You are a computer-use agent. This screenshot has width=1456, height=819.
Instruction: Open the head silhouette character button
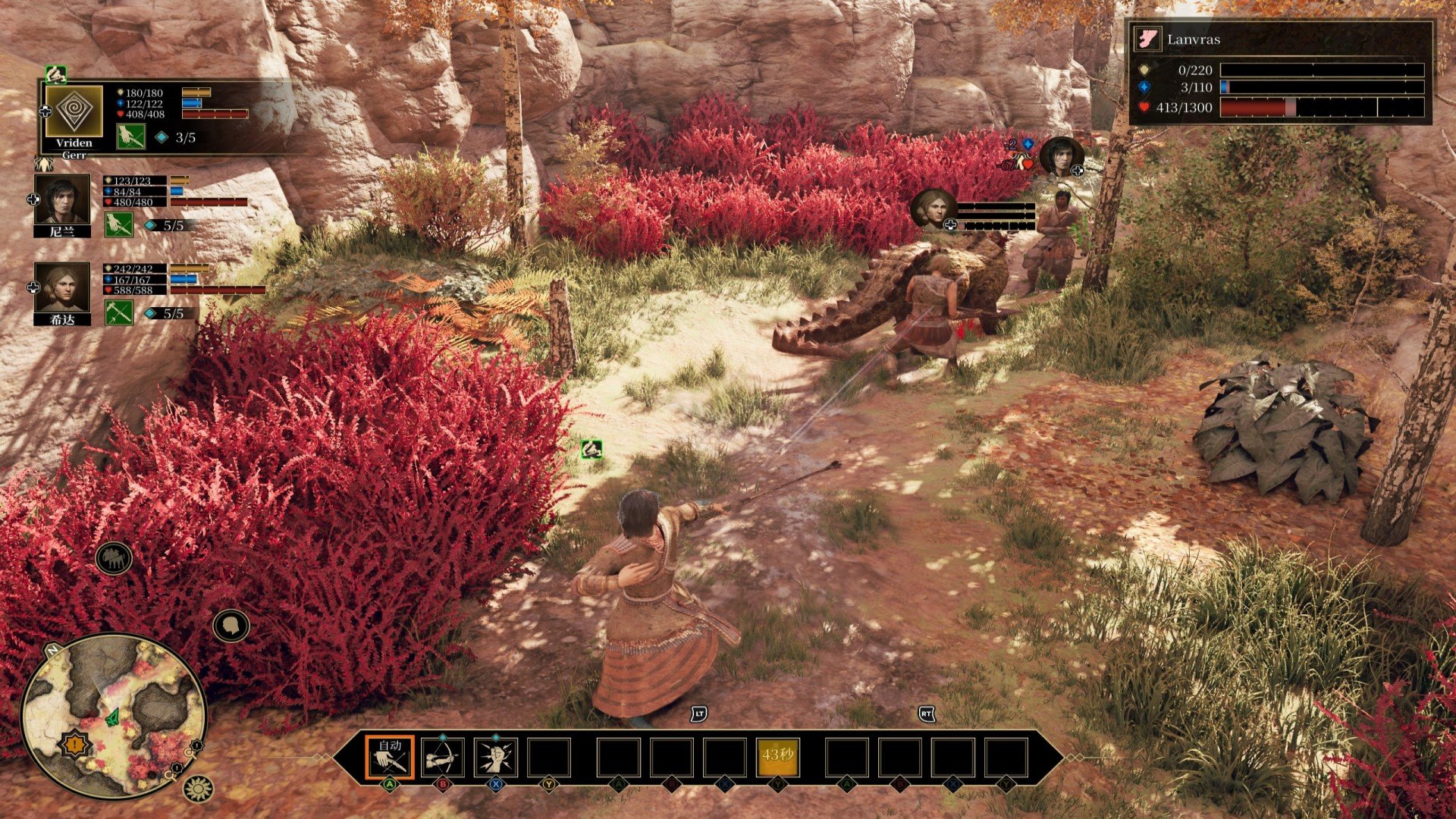(231, 626)
